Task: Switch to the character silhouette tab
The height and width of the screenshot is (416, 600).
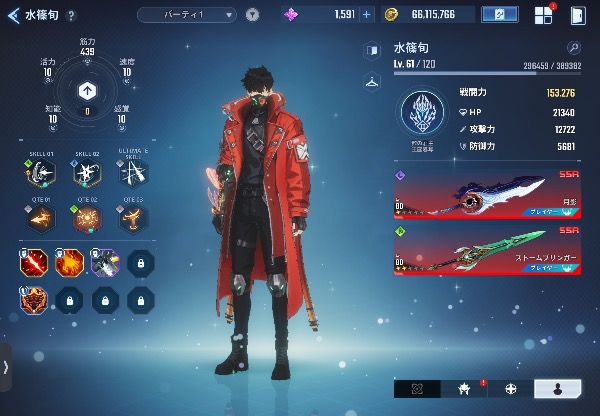Action: (558, 389)
